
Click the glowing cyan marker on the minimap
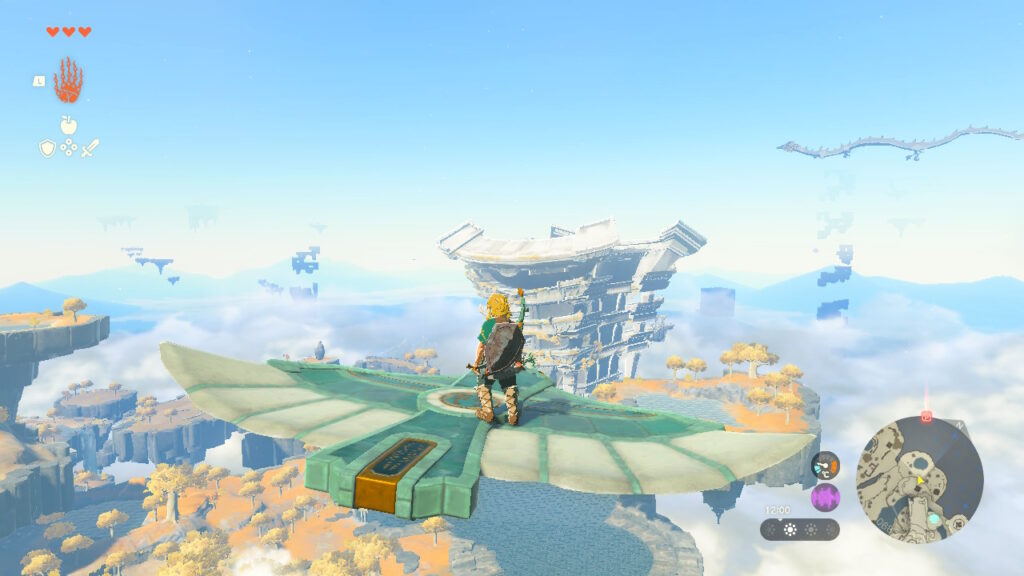tap(933, 519)
